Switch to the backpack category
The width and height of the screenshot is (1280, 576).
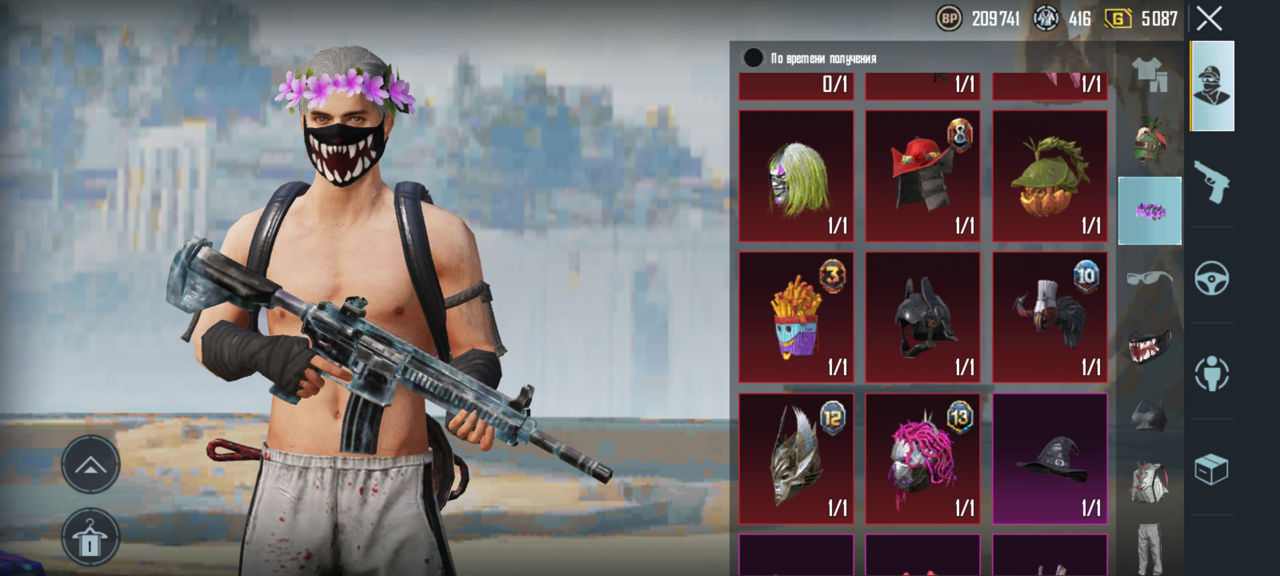tap(1149, 481)
